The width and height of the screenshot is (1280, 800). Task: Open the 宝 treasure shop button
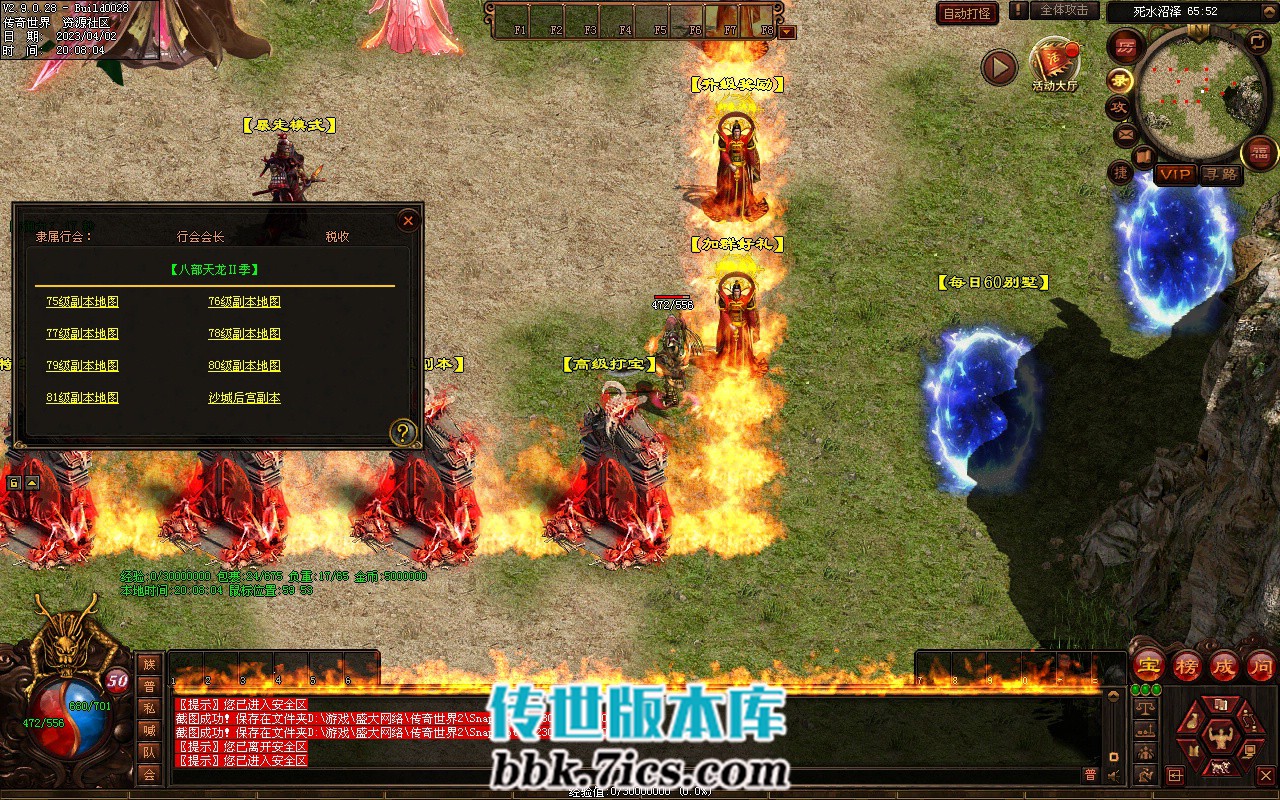(1149, 666)
